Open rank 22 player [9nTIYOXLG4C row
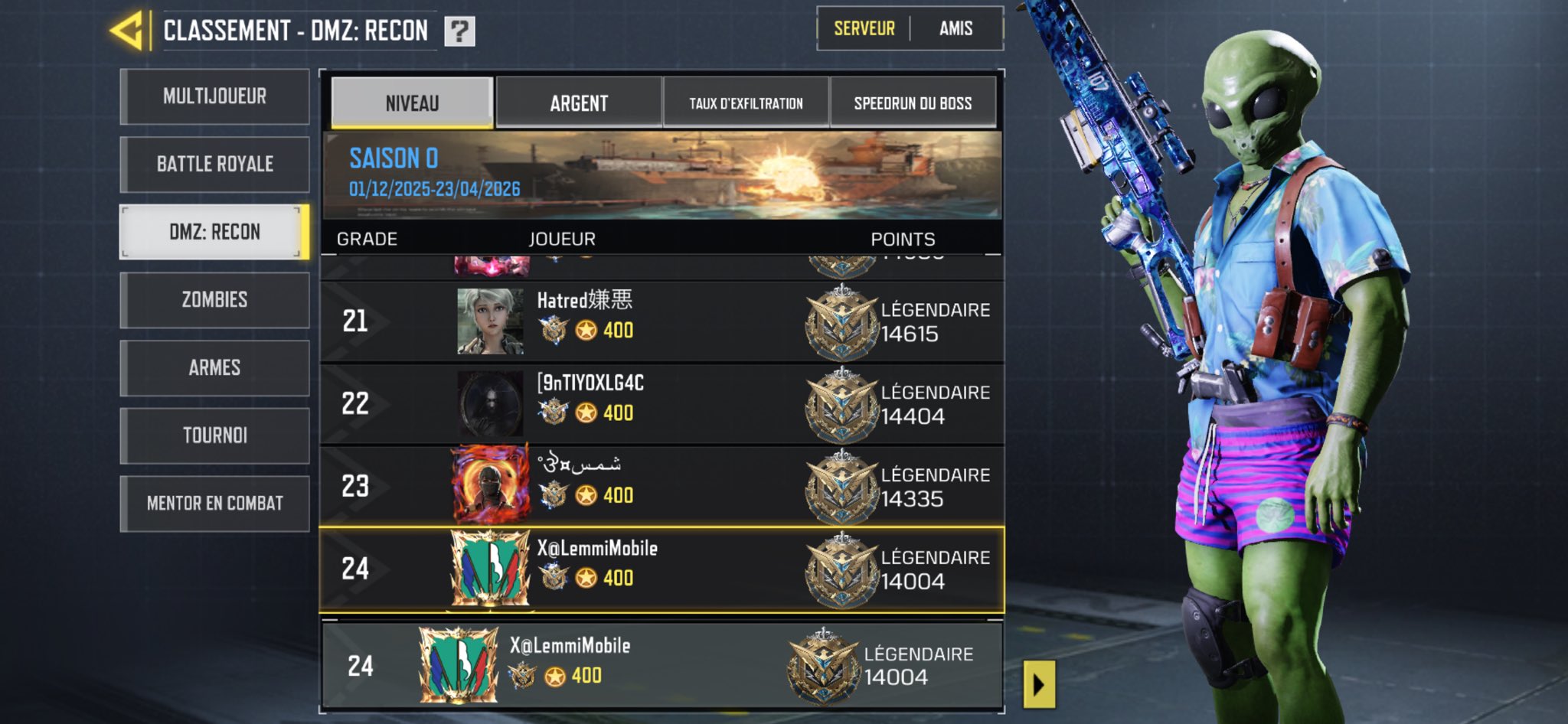The image size is (1568, 724). pos(661,404)
